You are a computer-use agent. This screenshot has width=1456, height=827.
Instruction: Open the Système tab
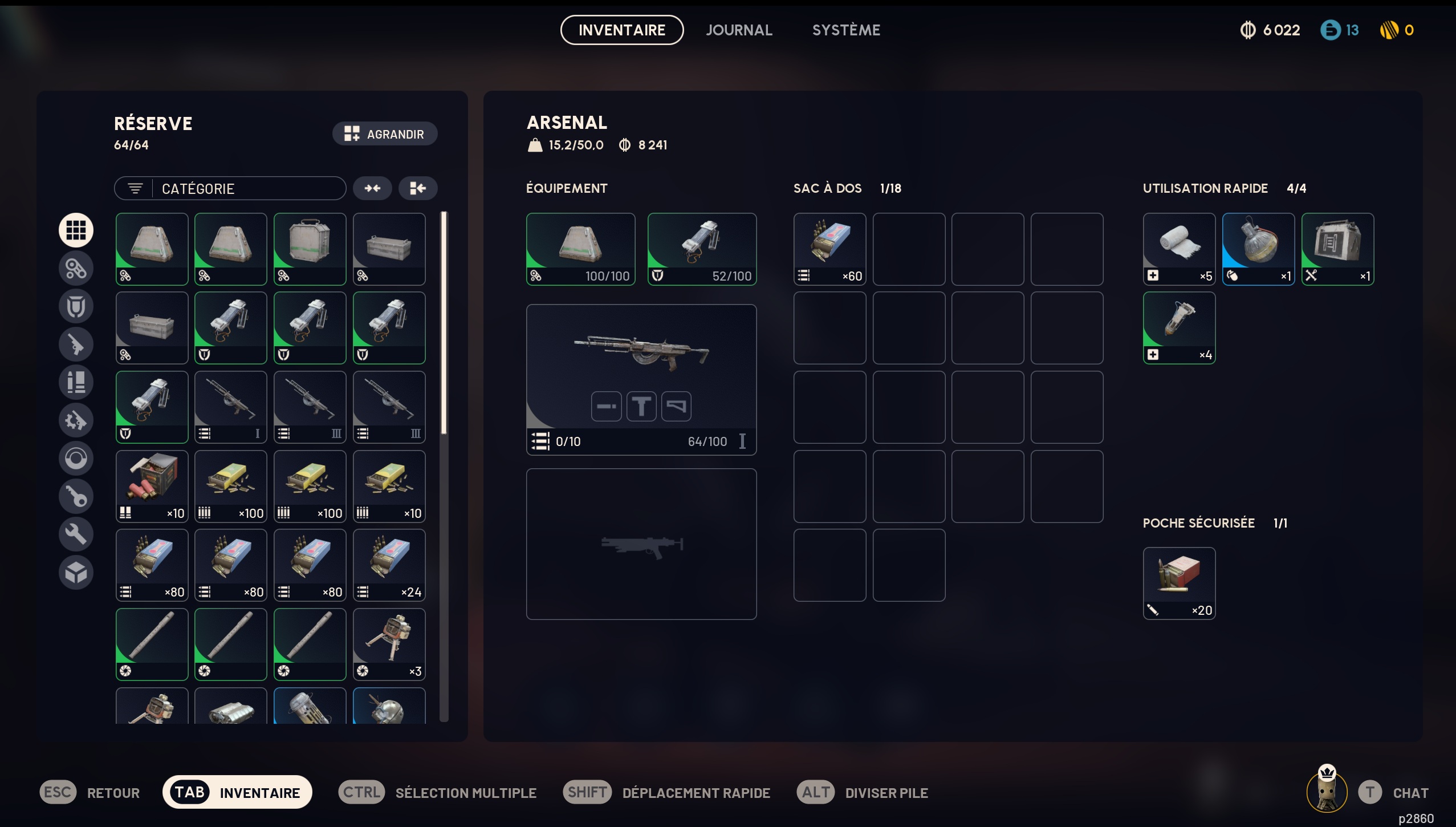[x=846, y=30]
